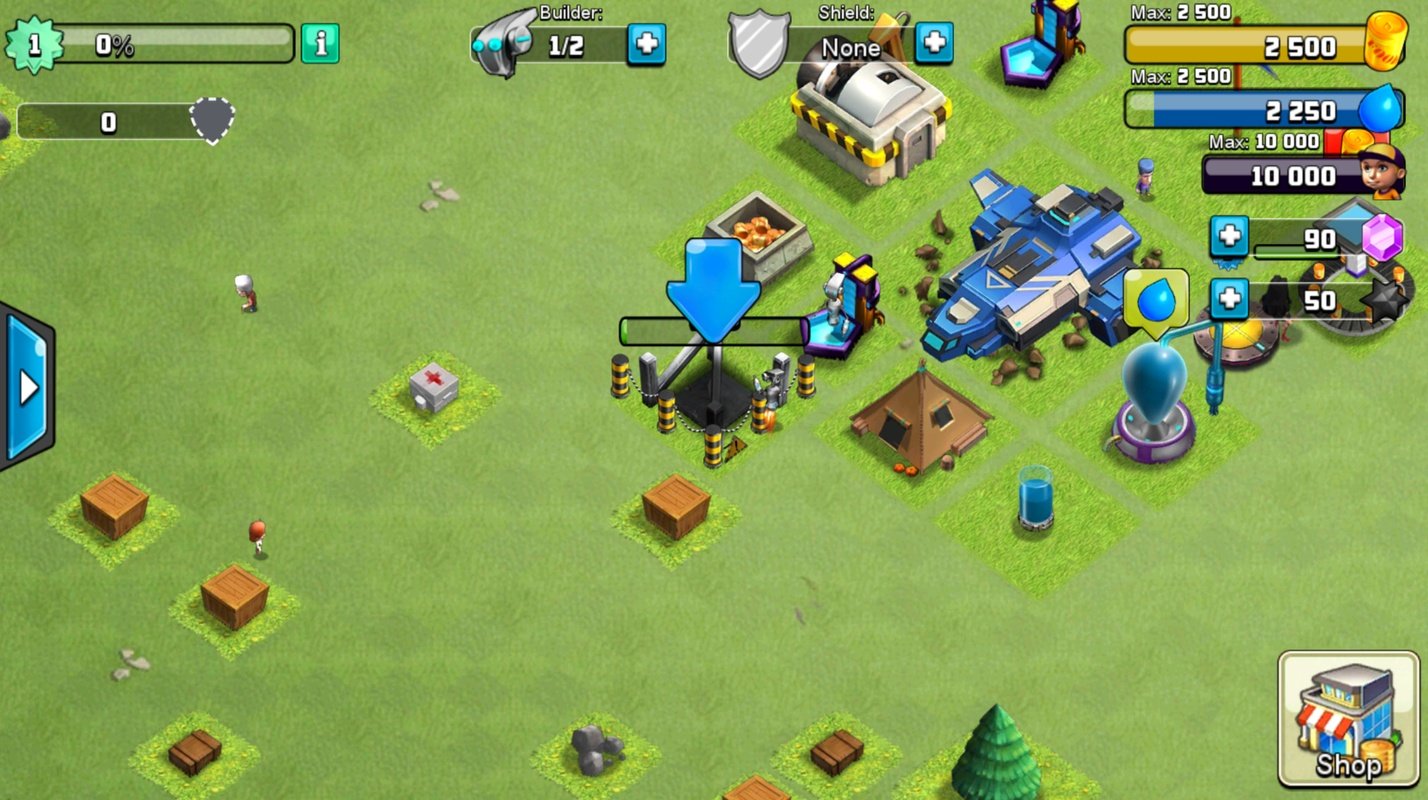The image size is (1428, 800).
Task: Tap the gray shield icon labeled None
Action: [760, 42]
